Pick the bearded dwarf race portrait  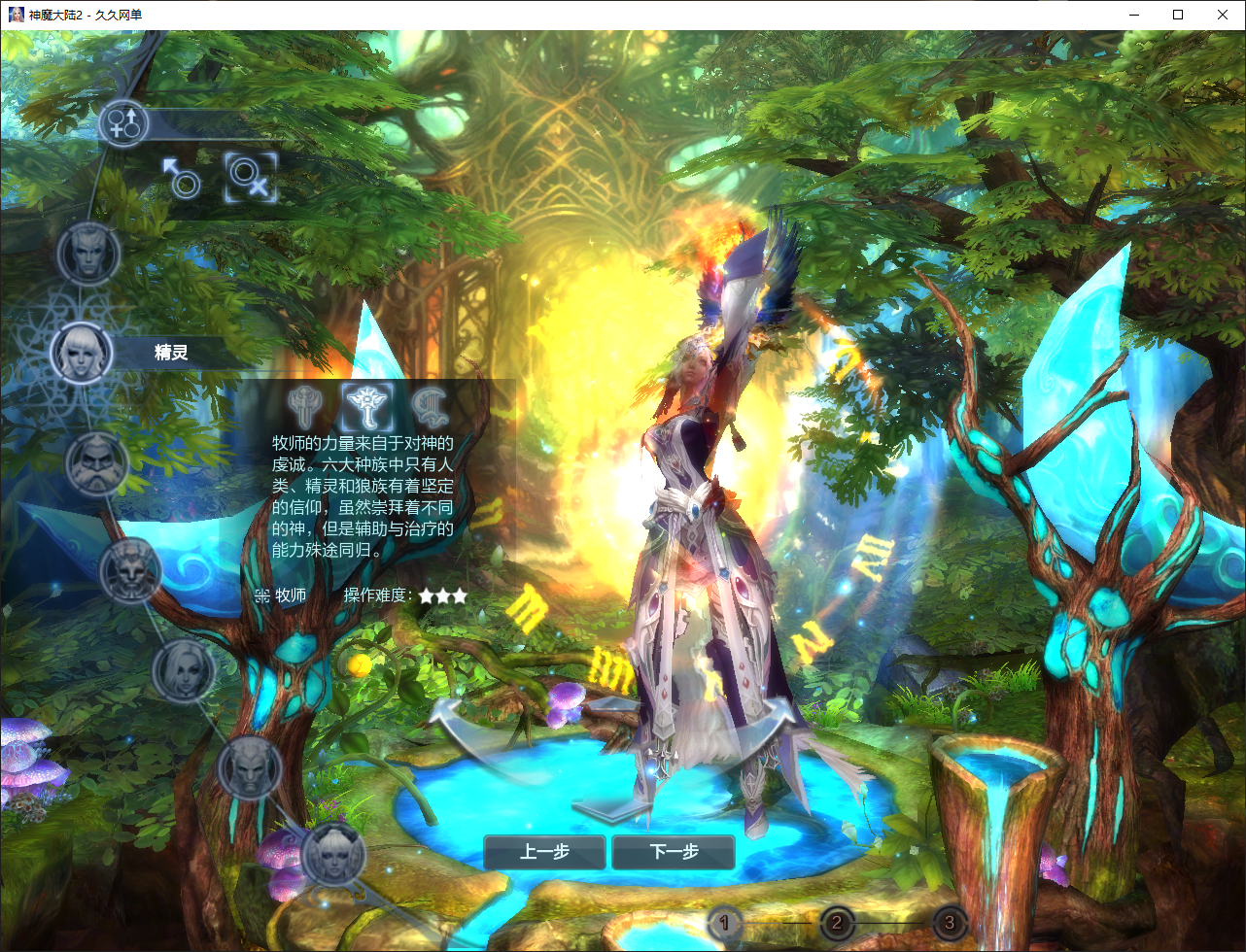(97, 464)
